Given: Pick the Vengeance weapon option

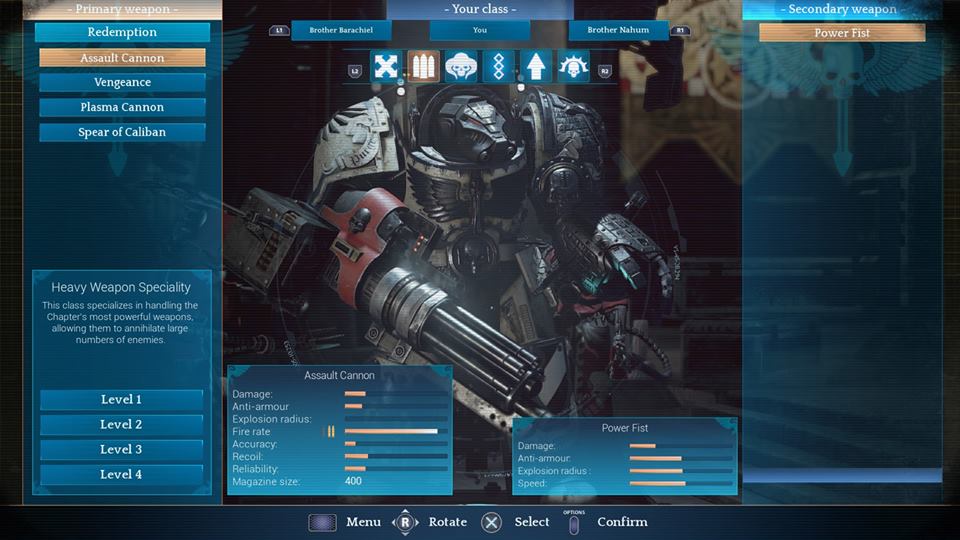Looking at the screenshot, I should (x=122, y=83).
